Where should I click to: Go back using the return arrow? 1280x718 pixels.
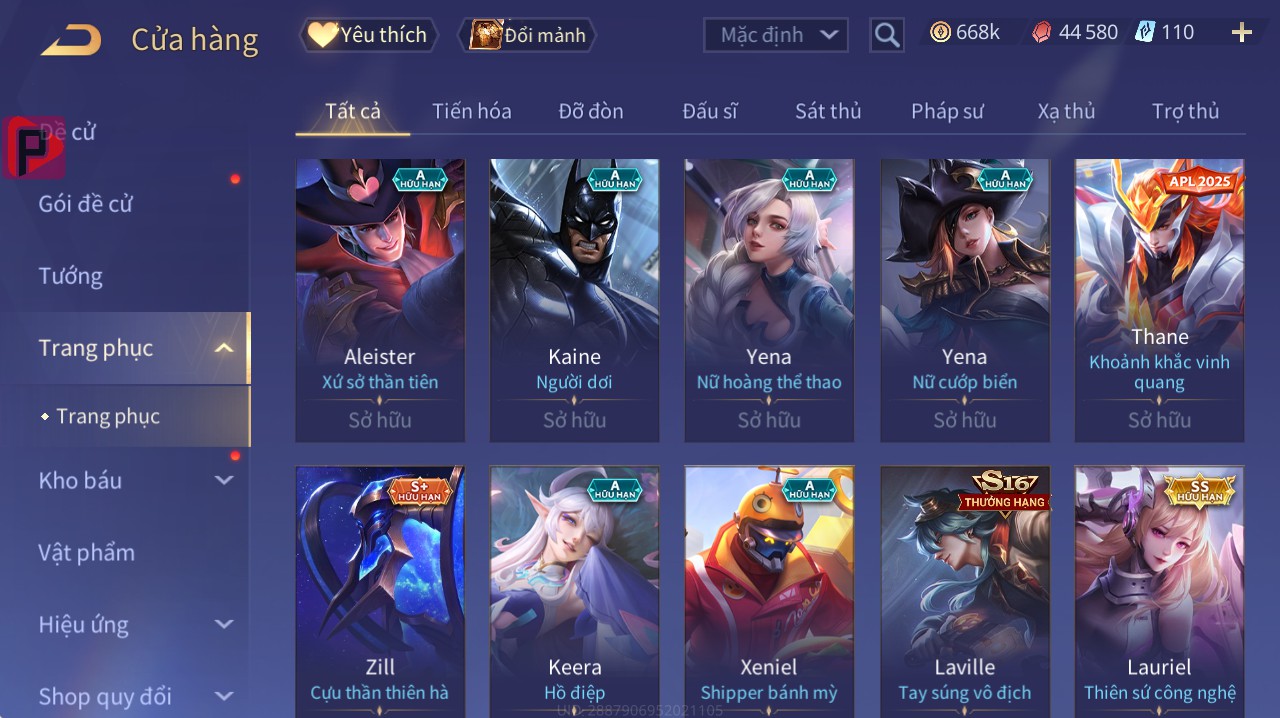pyautogui.click(x=71, y=40)
